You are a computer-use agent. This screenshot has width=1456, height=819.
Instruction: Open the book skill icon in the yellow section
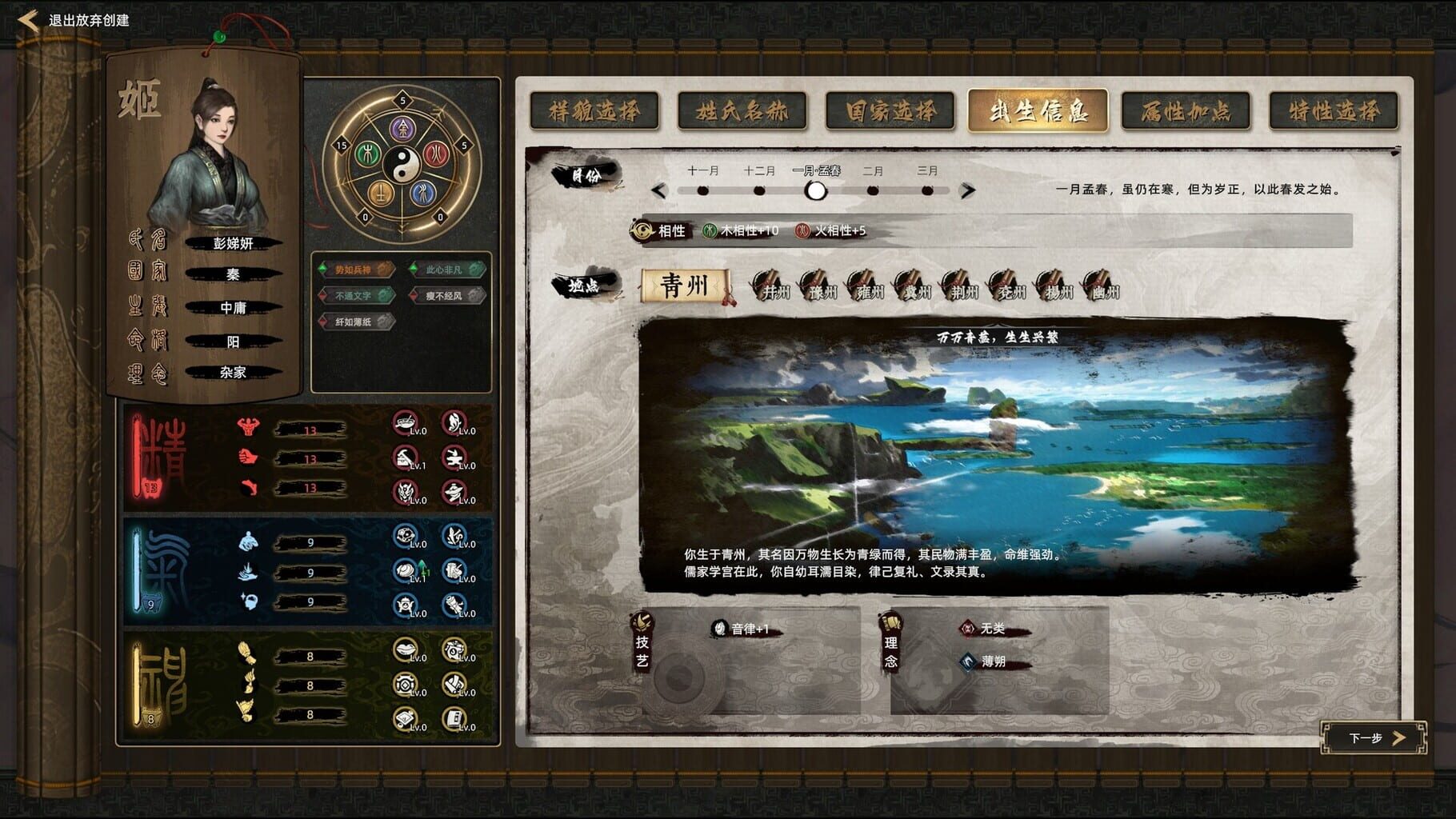pyautogui.click(x=454, y=717)
